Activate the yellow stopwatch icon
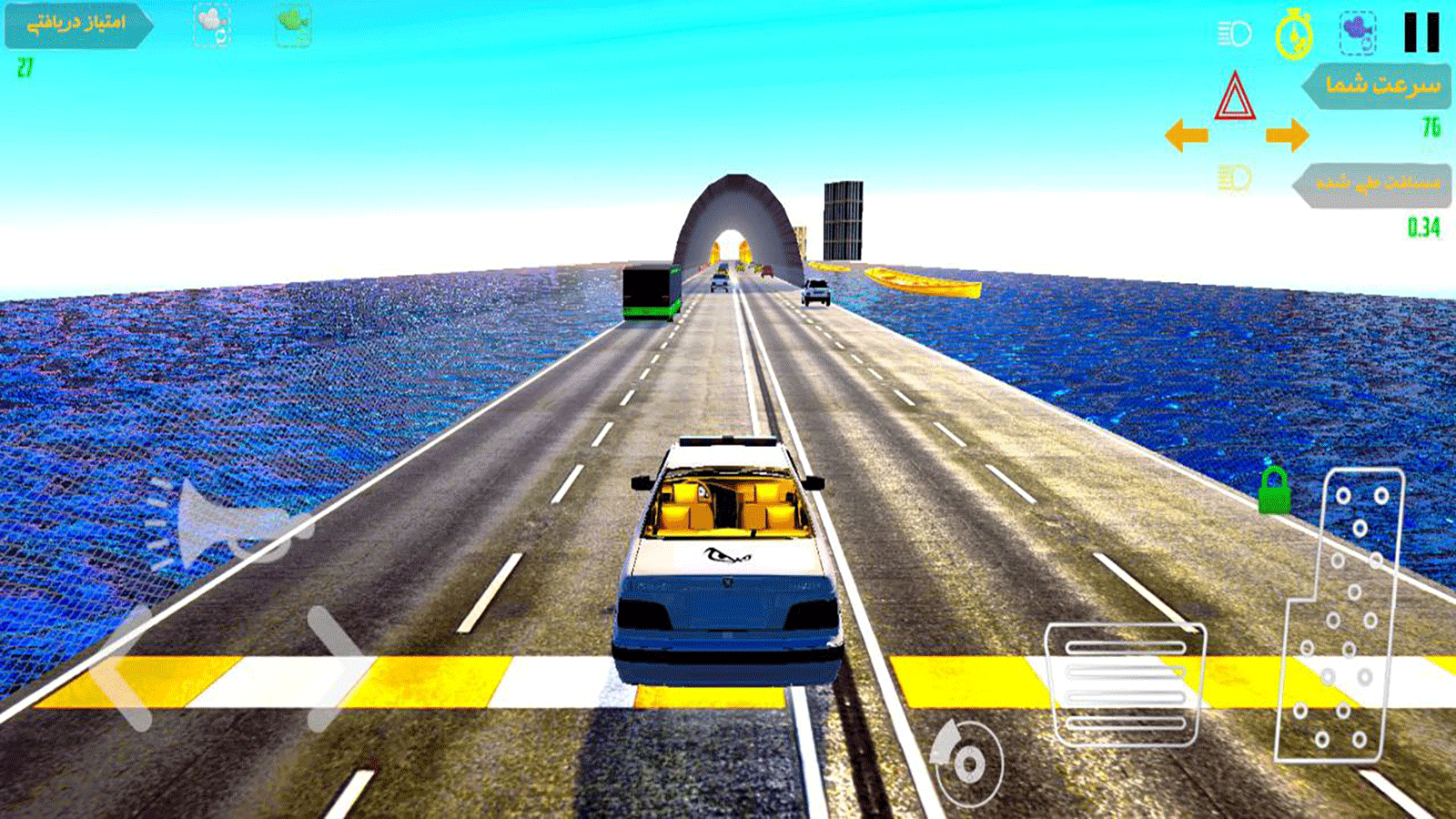The image size is (1456, 819). [x=1293, y=35]
